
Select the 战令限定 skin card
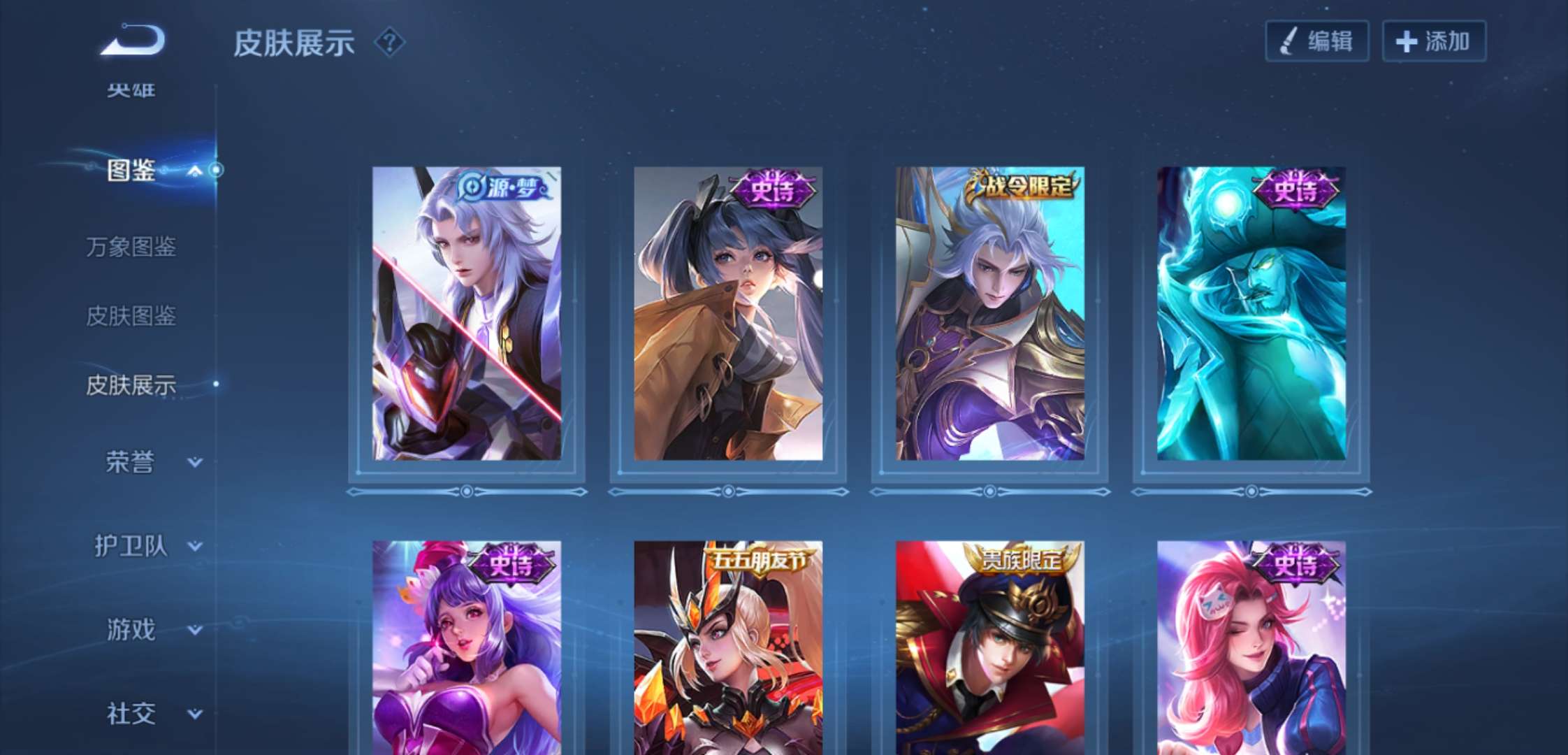pos(990,313)
